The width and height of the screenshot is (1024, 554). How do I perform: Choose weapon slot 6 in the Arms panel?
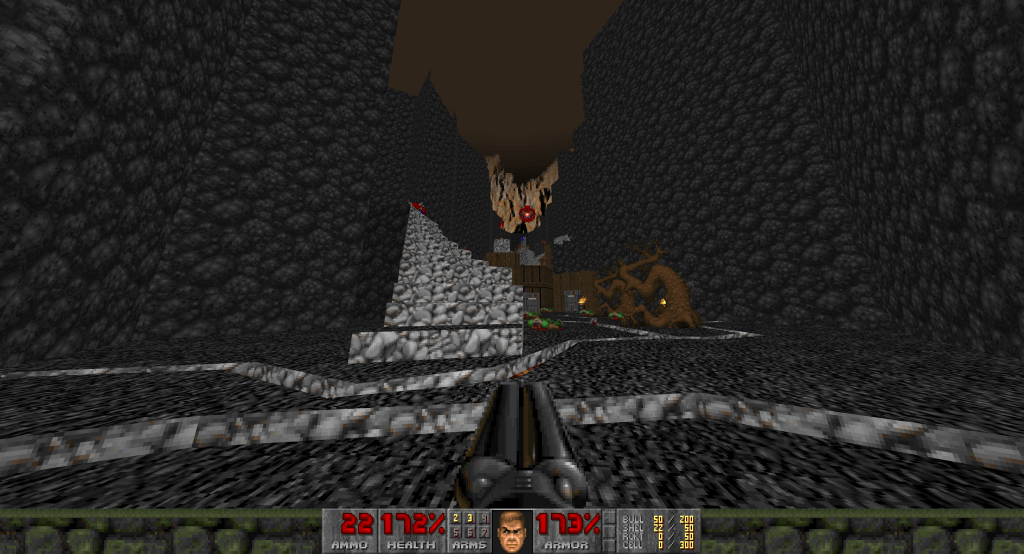(470, 532)
